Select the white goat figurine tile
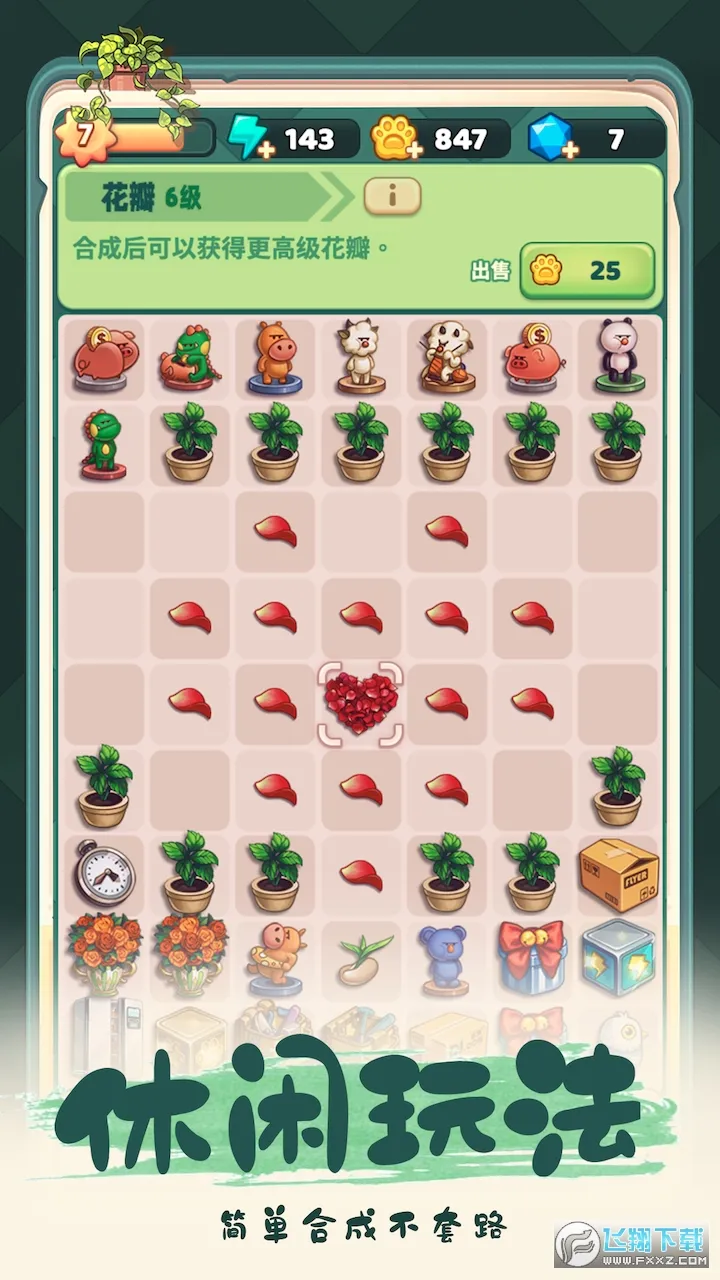The image size is (720, 1280). [x=359, y=356]
